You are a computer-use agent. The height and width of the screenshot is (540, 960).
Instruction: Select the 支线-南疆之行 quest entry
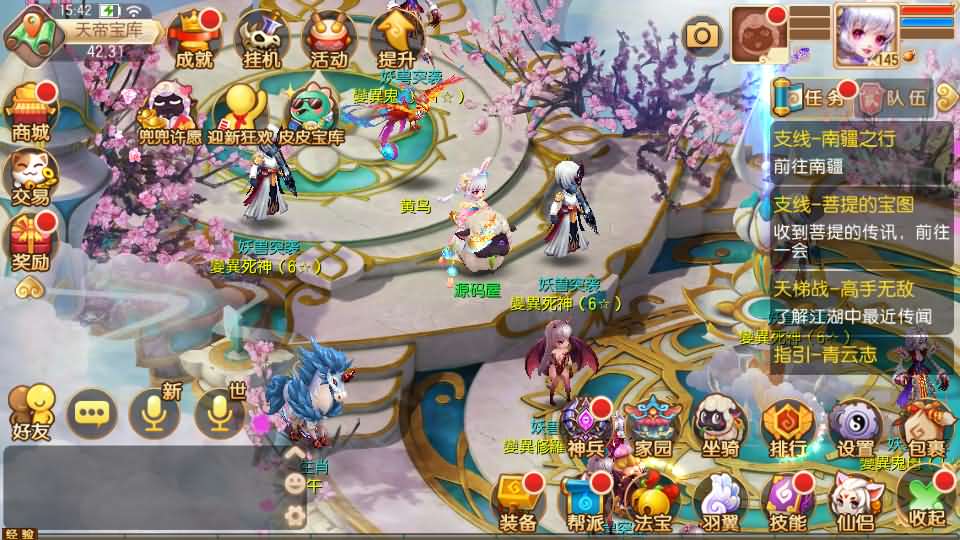pyautogui.click(x=858, y=151)
